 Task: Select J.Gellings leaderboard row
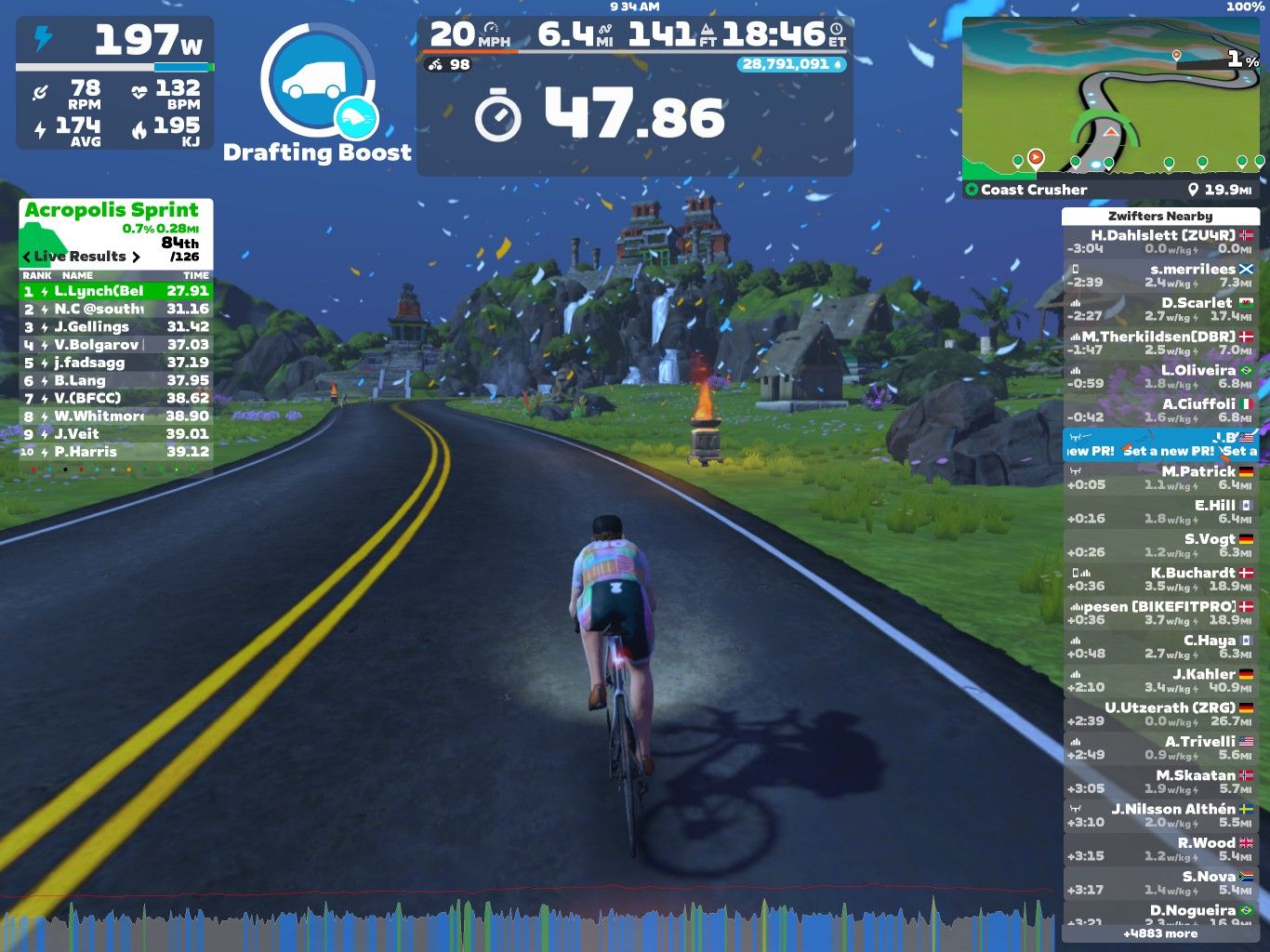(116, 327)
